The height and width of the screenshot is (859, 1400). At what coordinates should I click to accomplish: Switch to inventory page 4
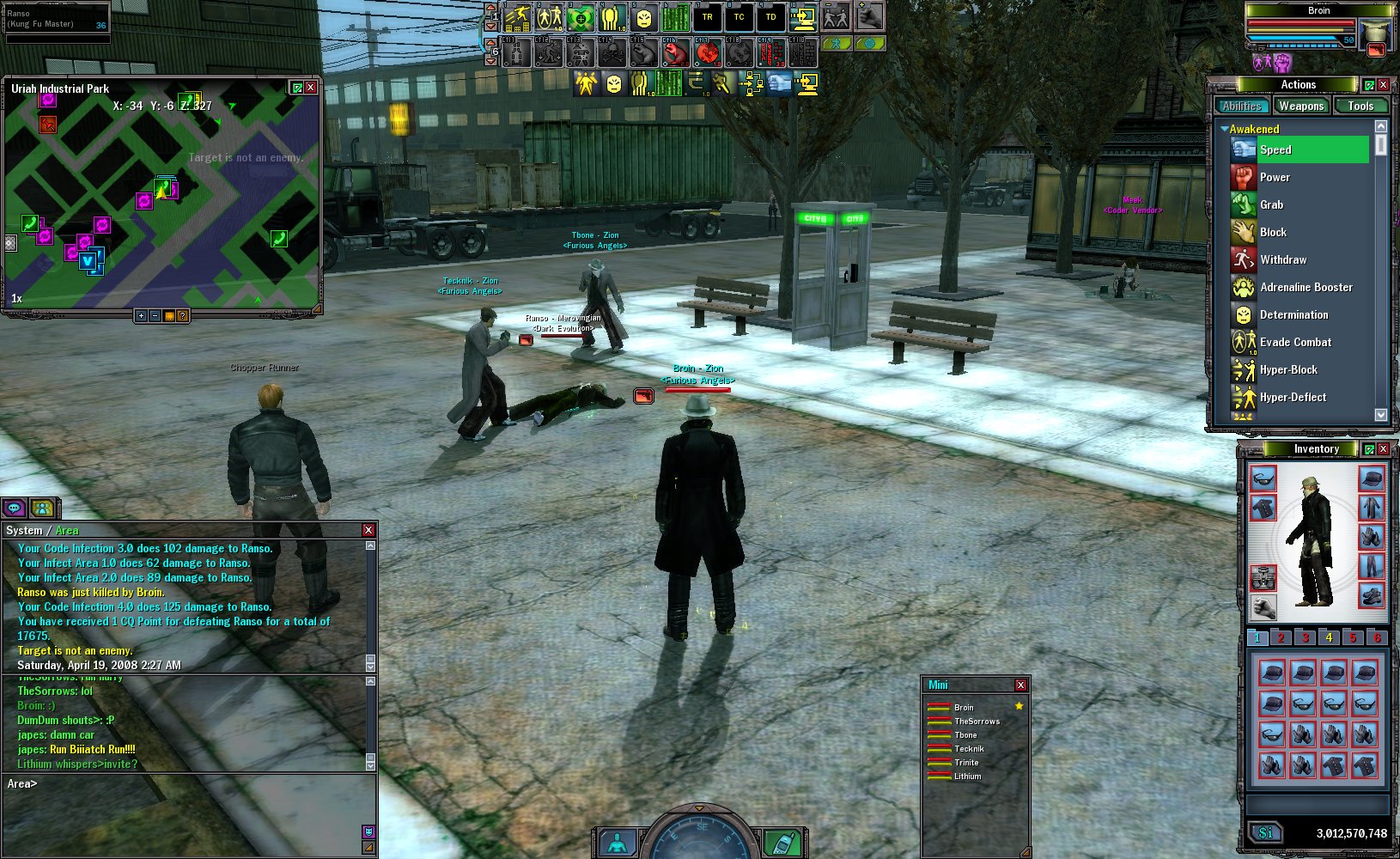[x=1329, y=637]
